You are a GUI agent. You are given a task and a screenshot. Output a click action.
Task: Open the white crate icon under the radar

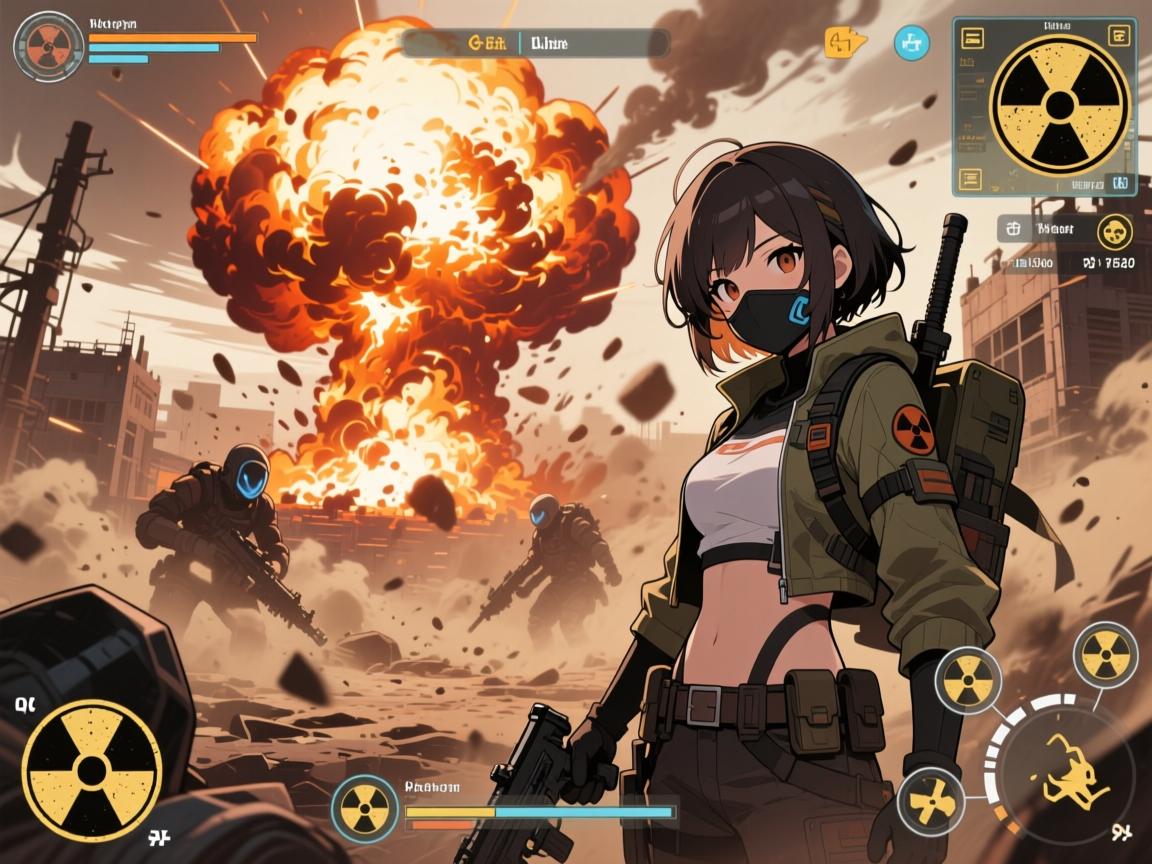click(1013, 229)
